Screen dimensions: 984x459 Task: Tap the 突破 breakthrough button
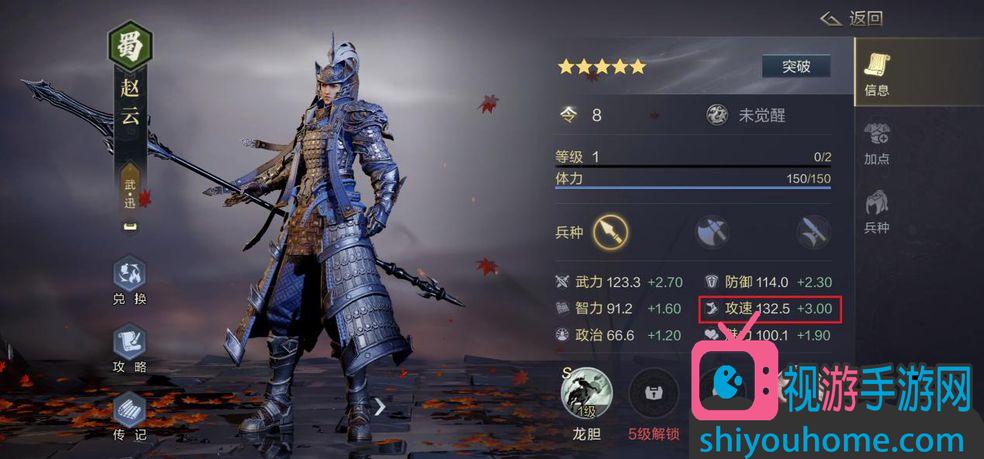[x=795, y=67]
